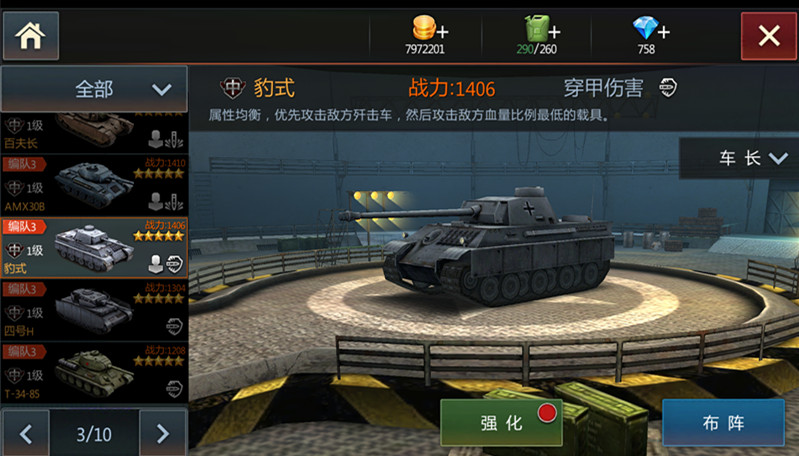Return to the home screen

[x=31, y=35]
